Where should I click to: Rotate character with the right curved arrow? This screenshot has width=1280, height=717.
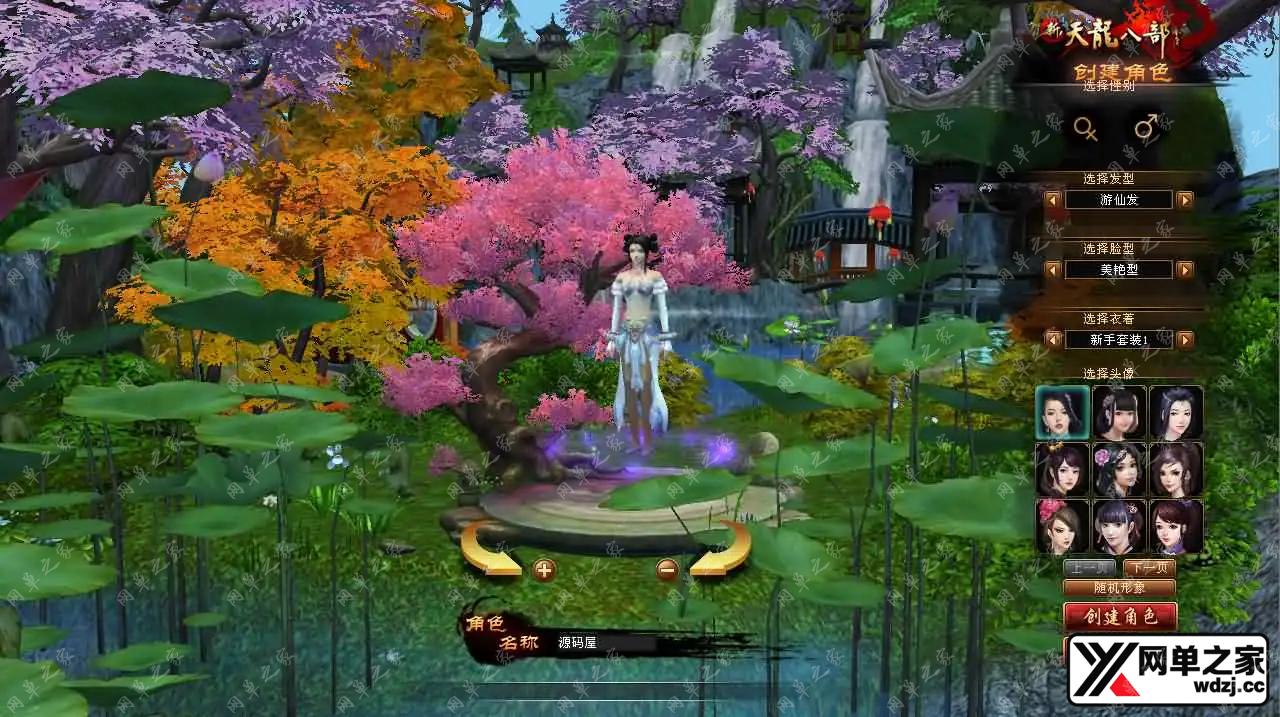pos(722,550)
